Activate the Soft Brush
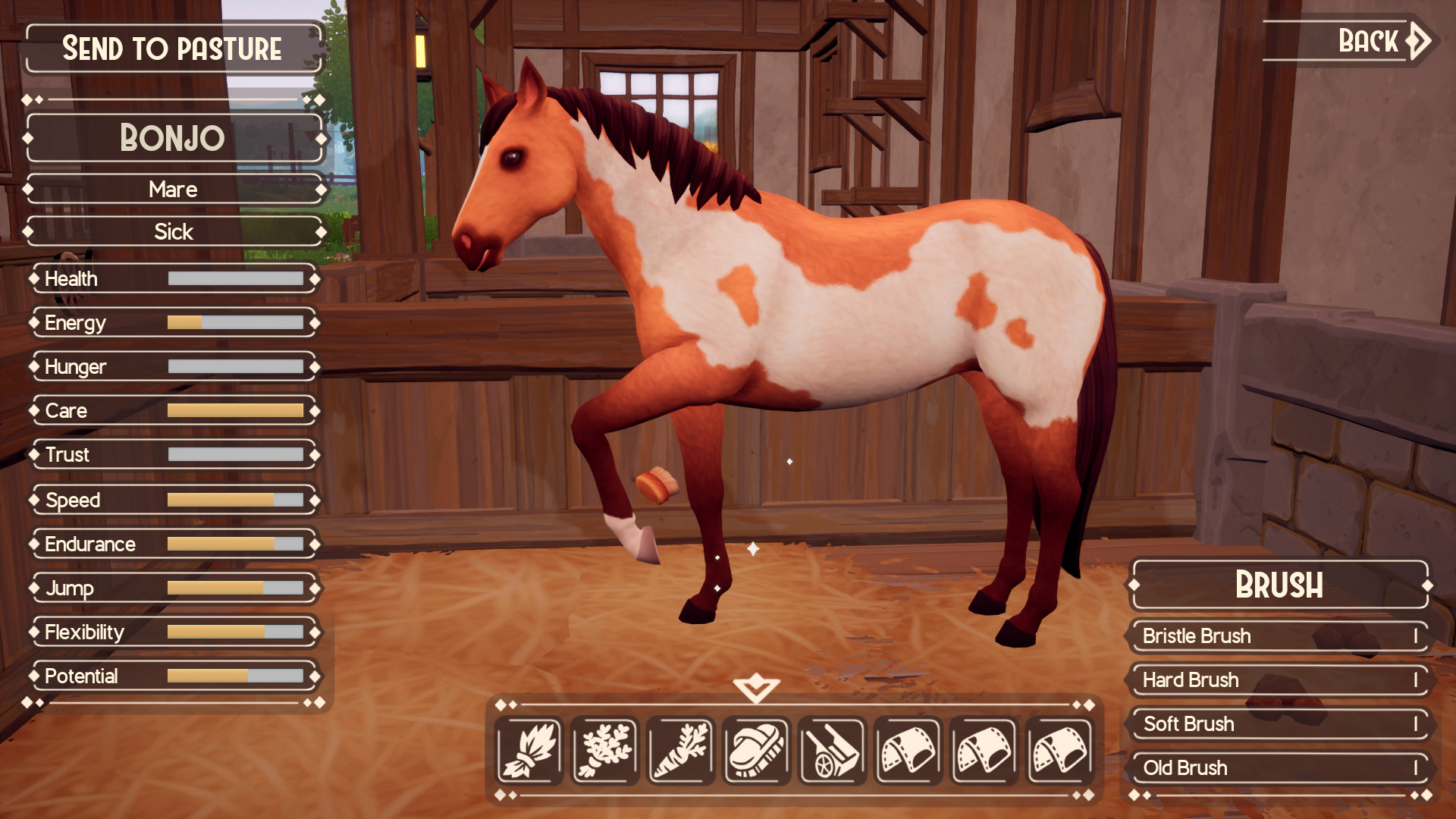Viewport: 1456px width, 819px height. (1278, 725)
